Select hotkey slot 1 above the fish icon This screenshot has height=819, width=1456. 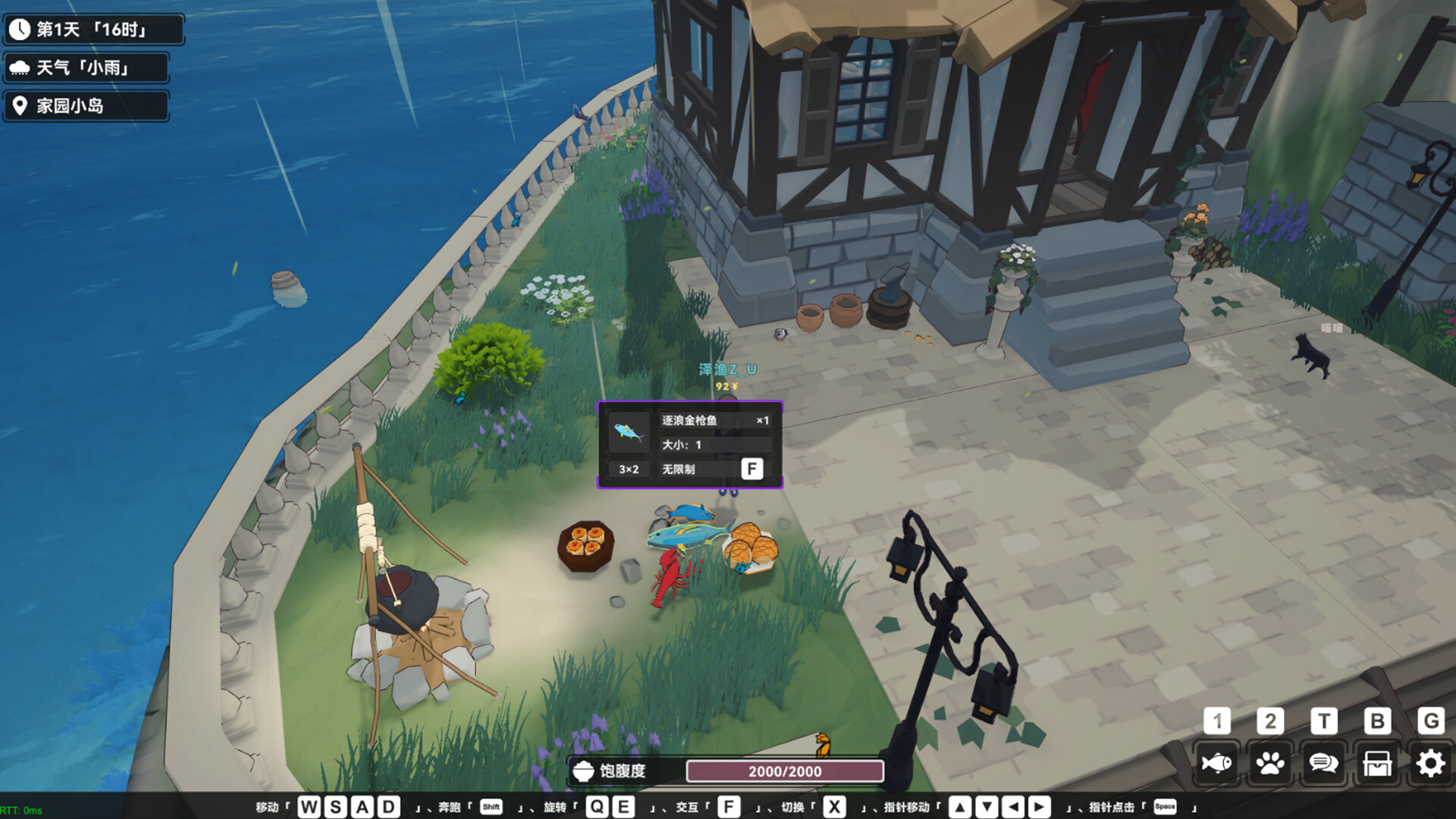pyautogui.click(x=1216, y=720)
